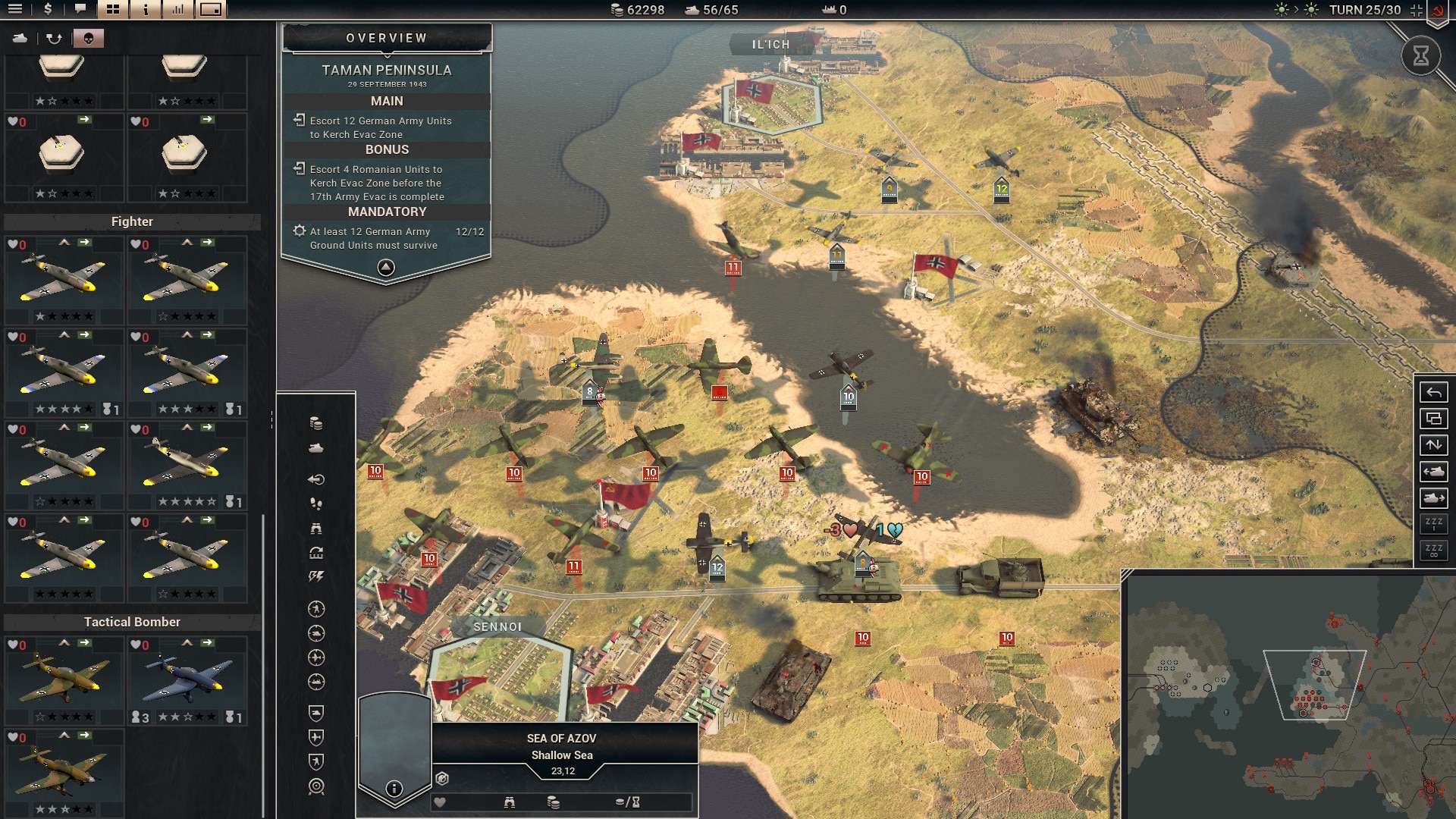Screen dimensions: 1456x819
Task: Select the next unit with the tank-right-arrow button
Action: 1433,498
